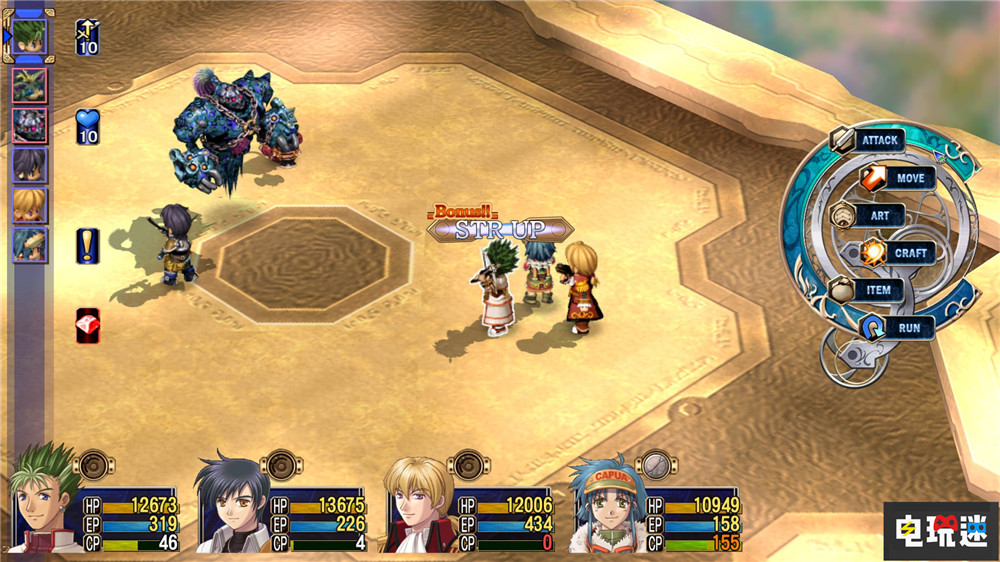Open the ITEM command

[868, 290]
